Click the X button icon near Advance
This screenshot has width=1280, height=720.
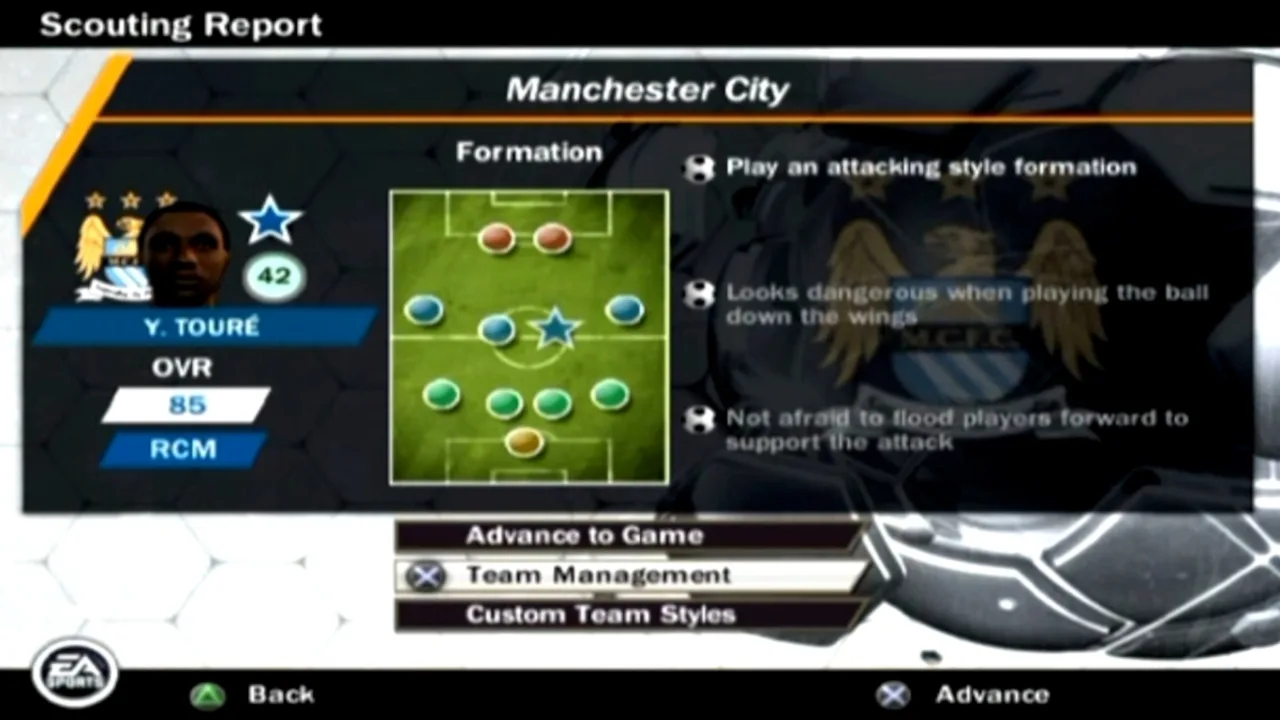coord(893,694)
